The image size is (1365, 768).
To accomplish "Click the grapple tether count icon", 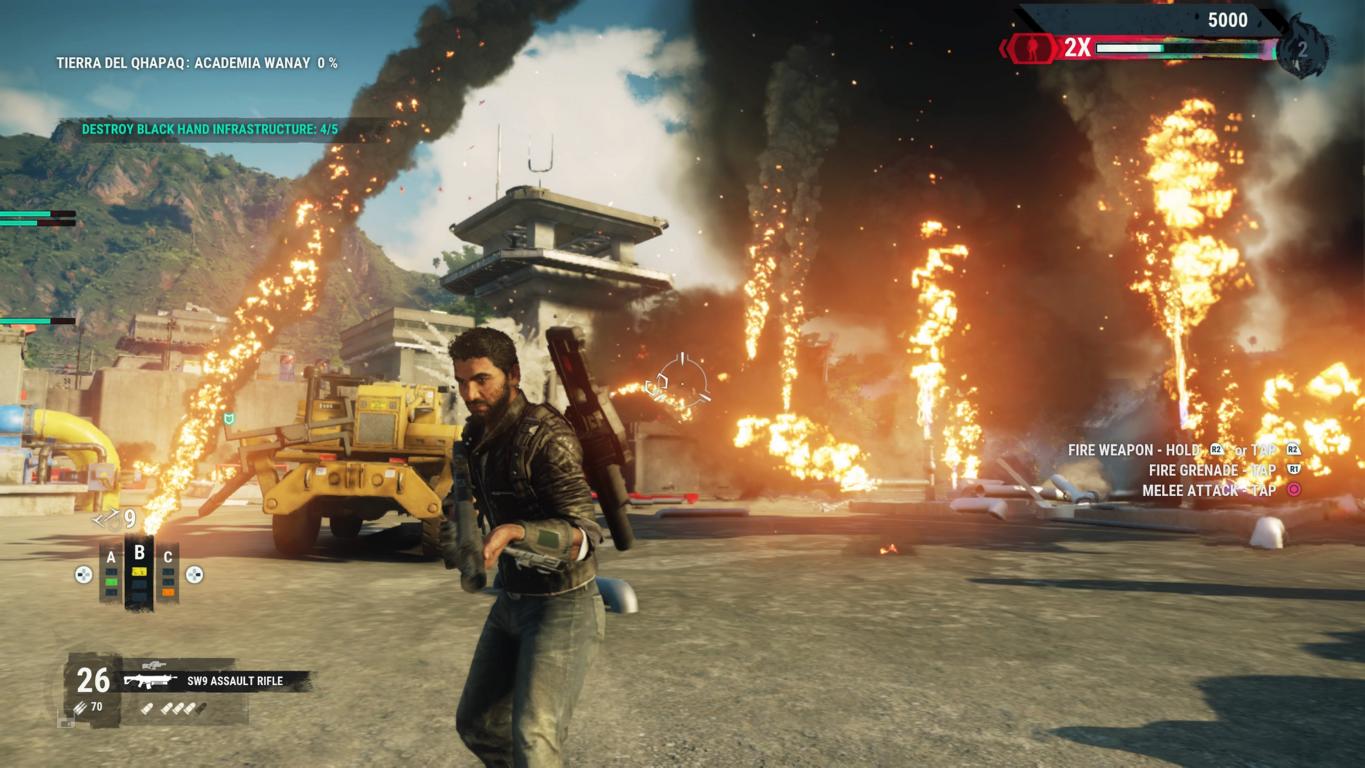I will click(x=105, y=518).
